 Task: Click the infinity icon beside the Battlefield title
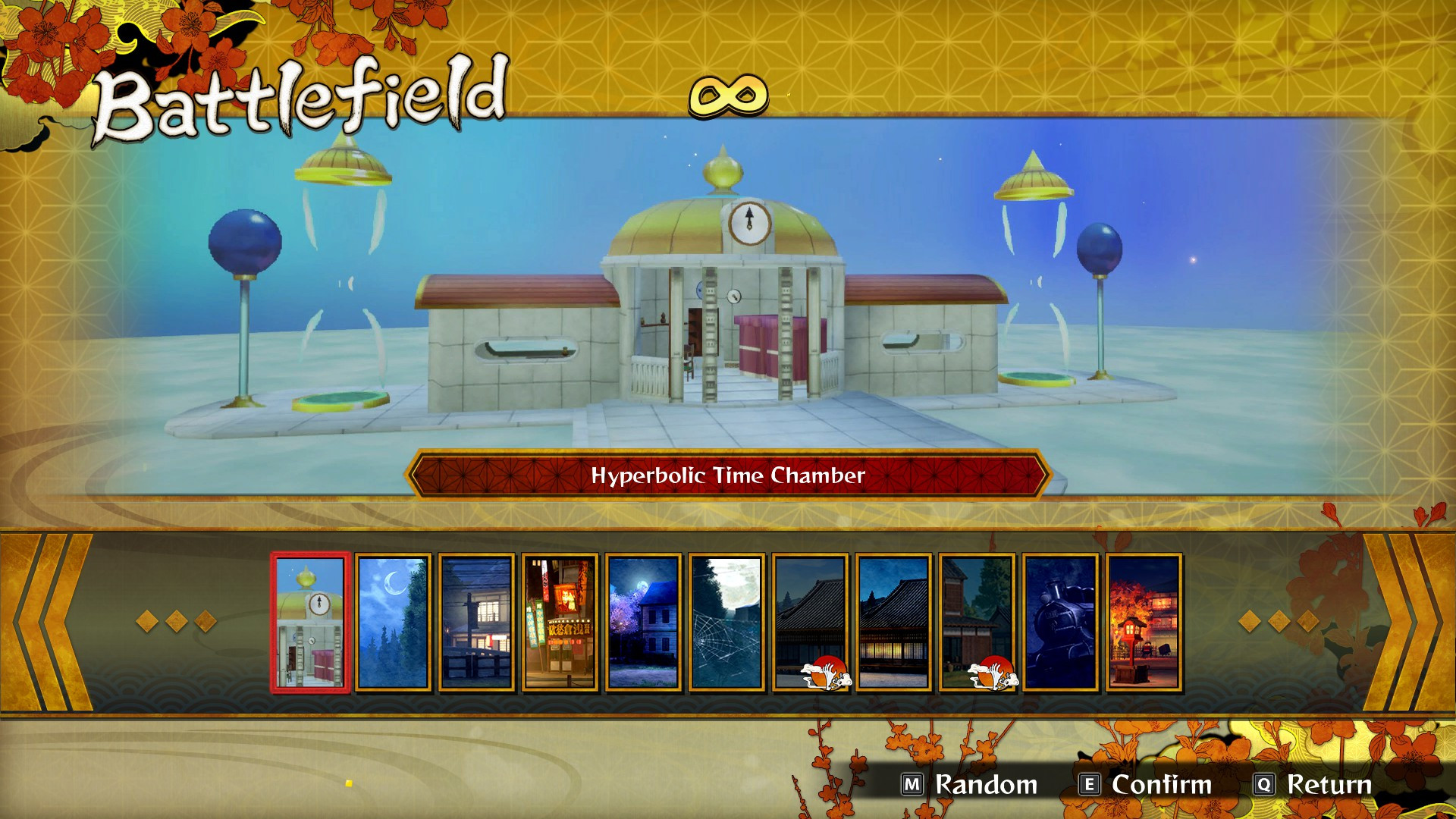pyautogui.click(x=730, y=96)
